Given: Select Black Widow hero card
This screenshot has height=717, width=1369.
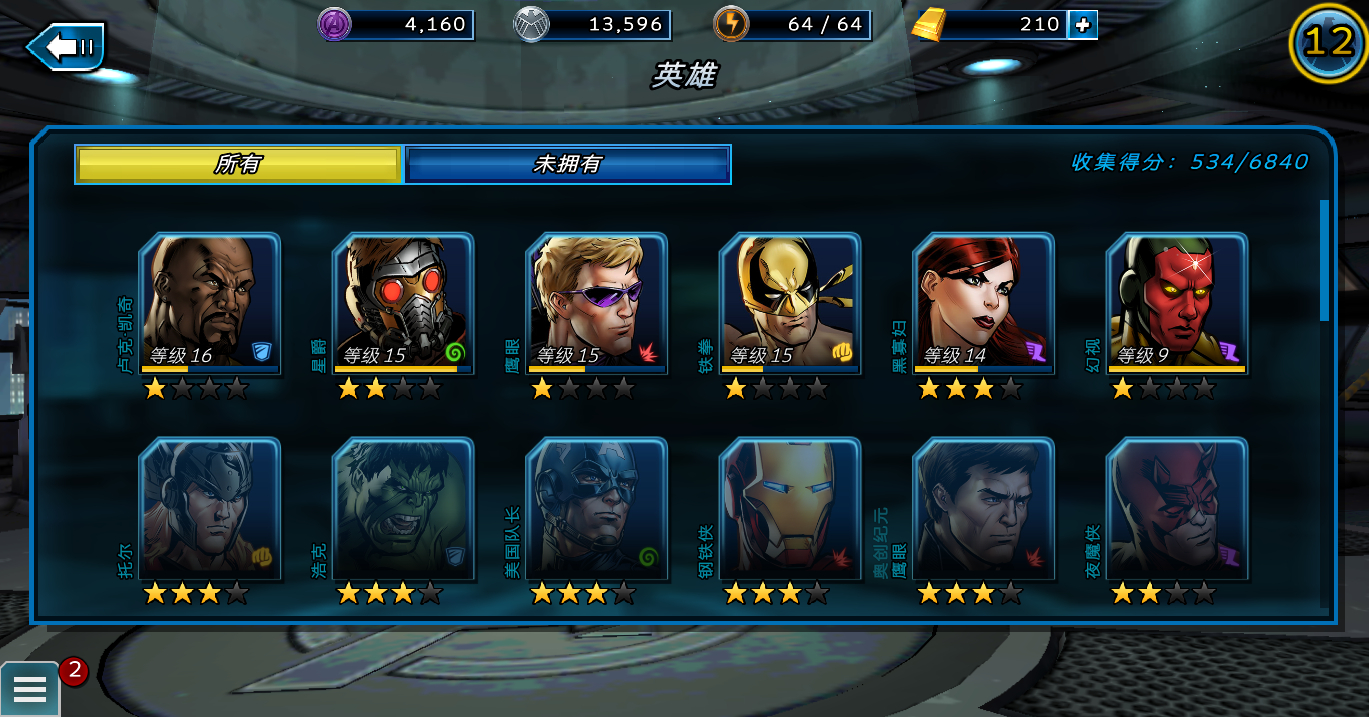Looking at the screenshot, I should tap(984, 303).
